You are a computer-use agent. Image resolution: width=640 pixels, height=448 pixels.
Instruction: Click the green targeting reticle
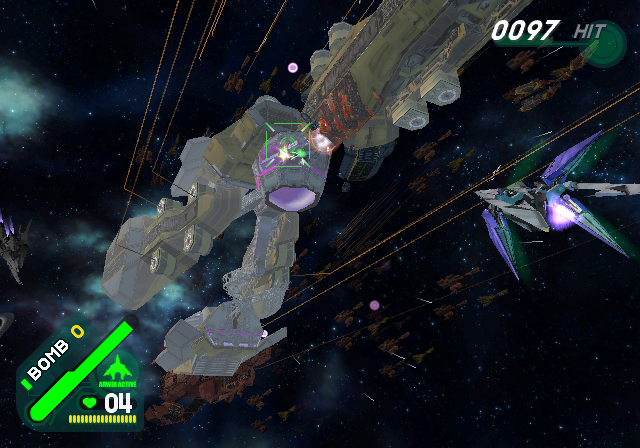[x=286, y=153]
